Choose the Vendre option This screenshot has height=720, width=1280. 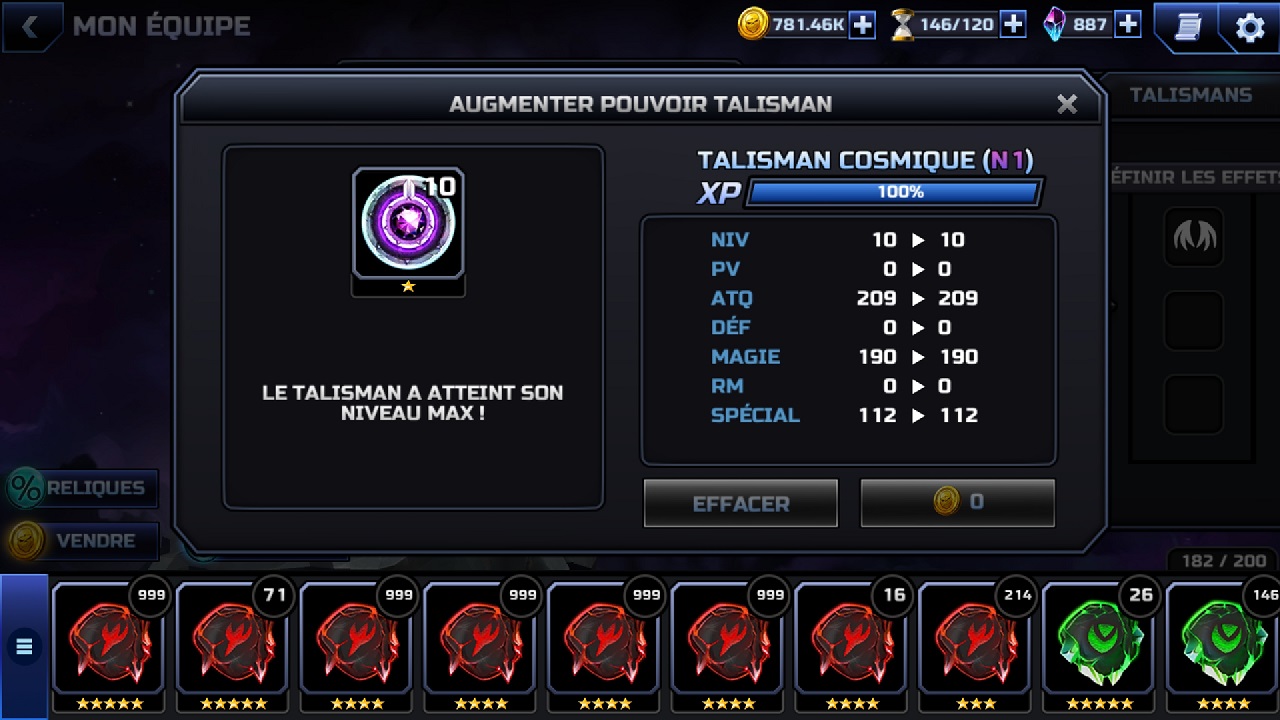[82, 541]
